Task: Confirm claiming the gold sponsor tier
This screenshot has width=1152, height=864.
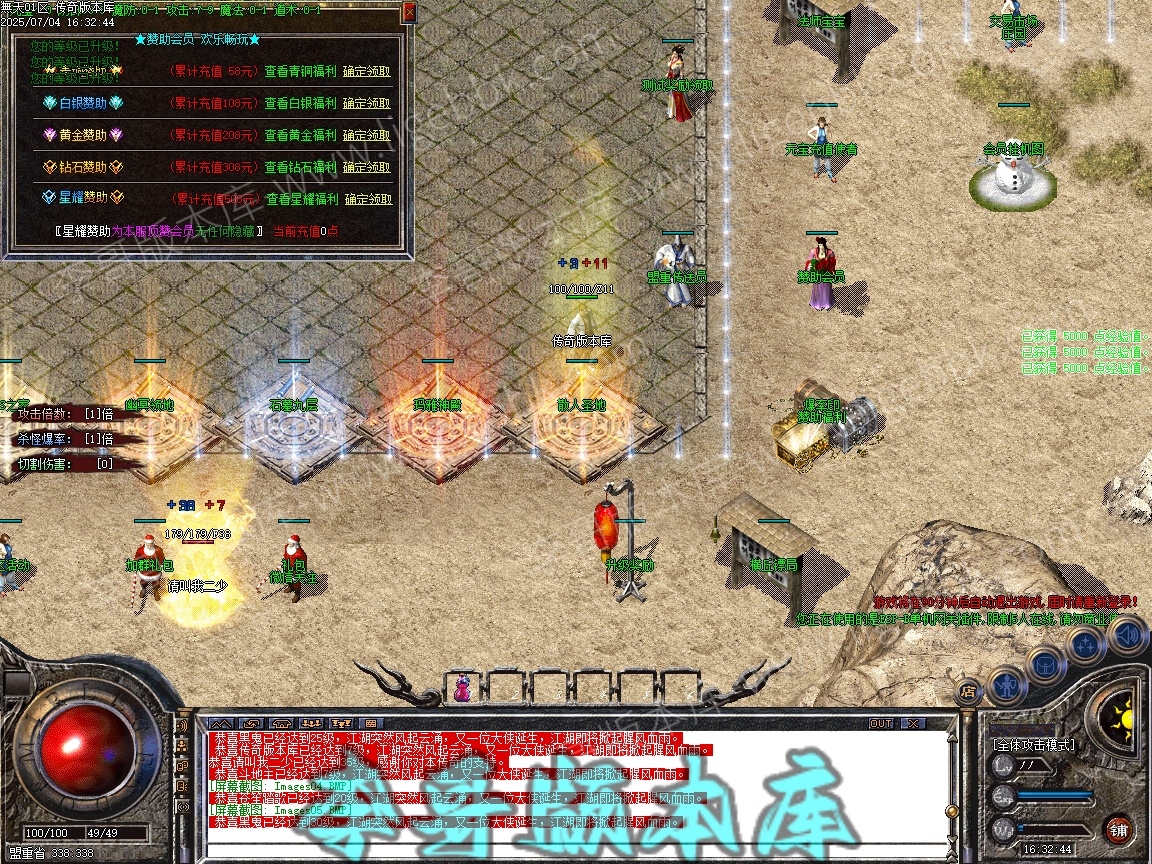Action: pos(367,135)
